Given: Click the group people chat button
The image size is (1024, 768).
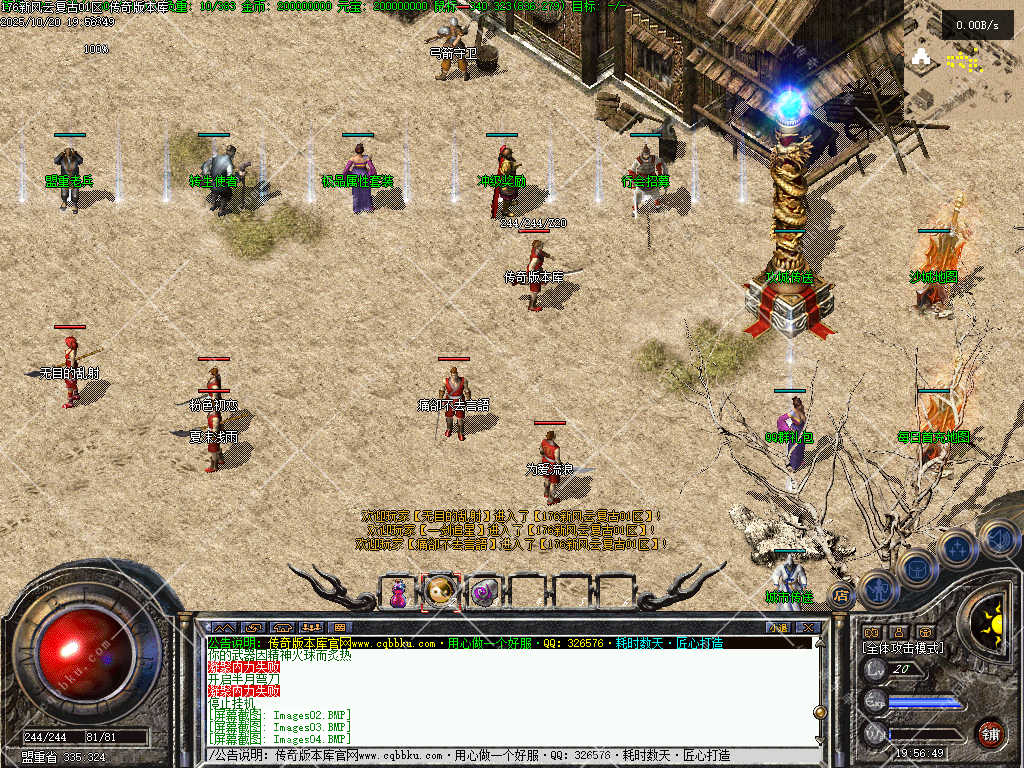Looking at the screenshot, I should 311,627.
